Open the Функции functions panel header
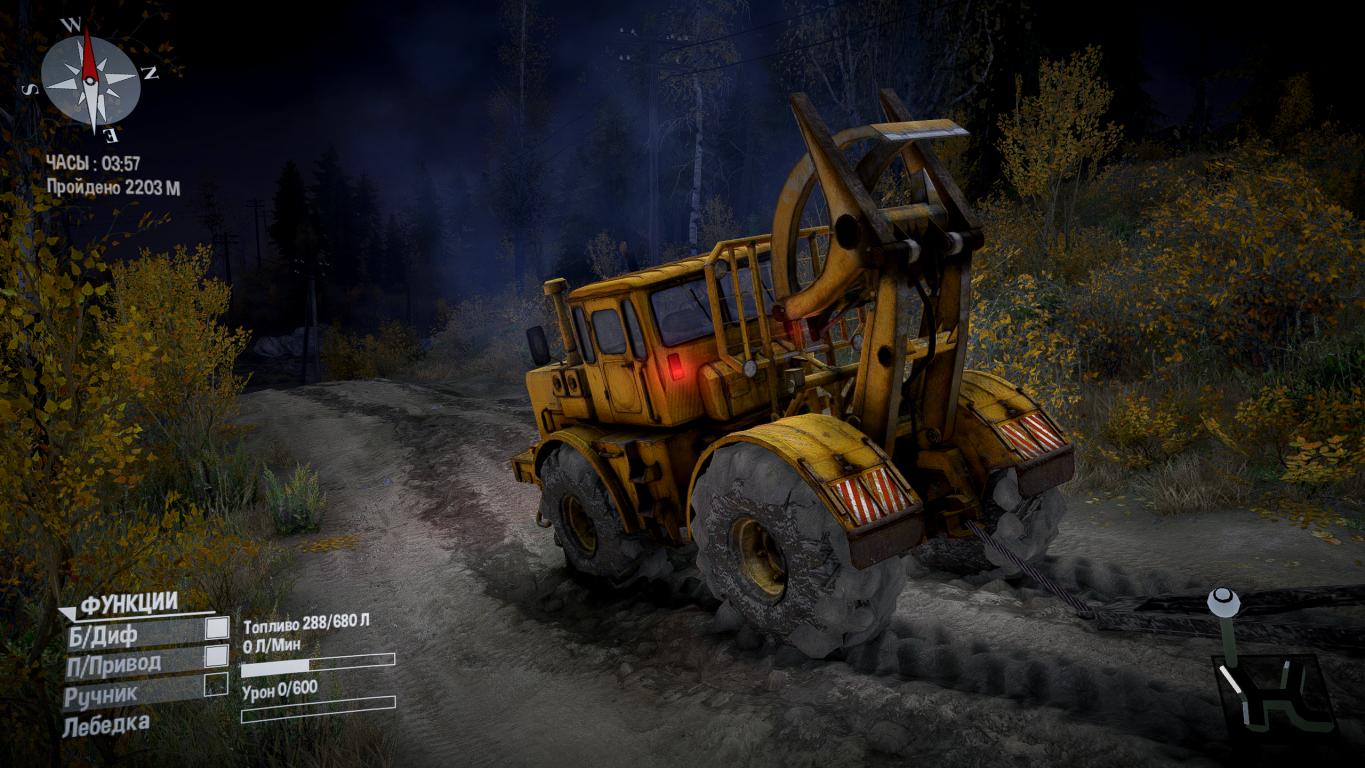The width and height of the screenshot is (1365, 768). point(129,604)
